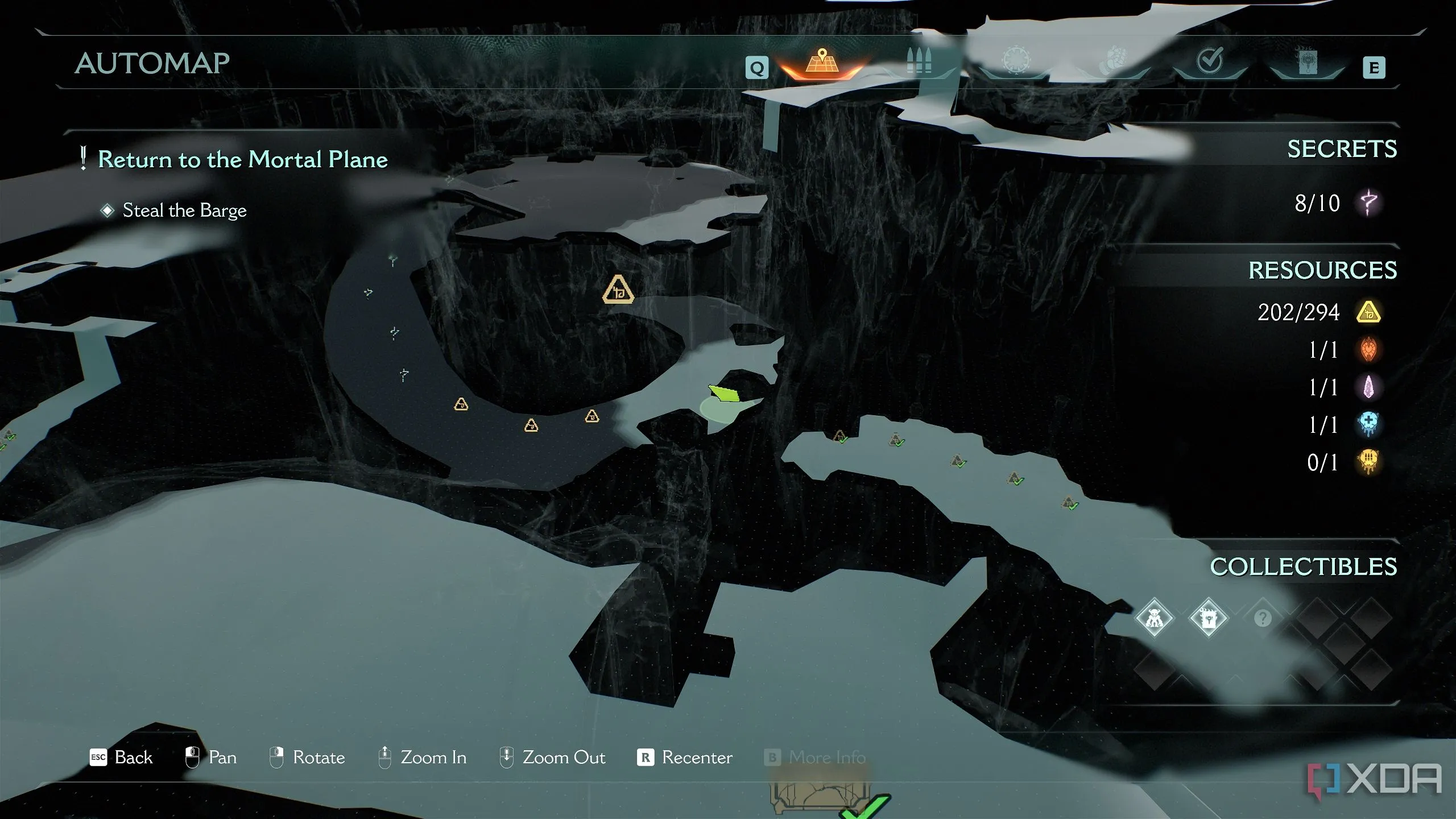Click the purple Secrets counter icon
The height and width of the screenshot is (819, 1456).
[1369, 202]
